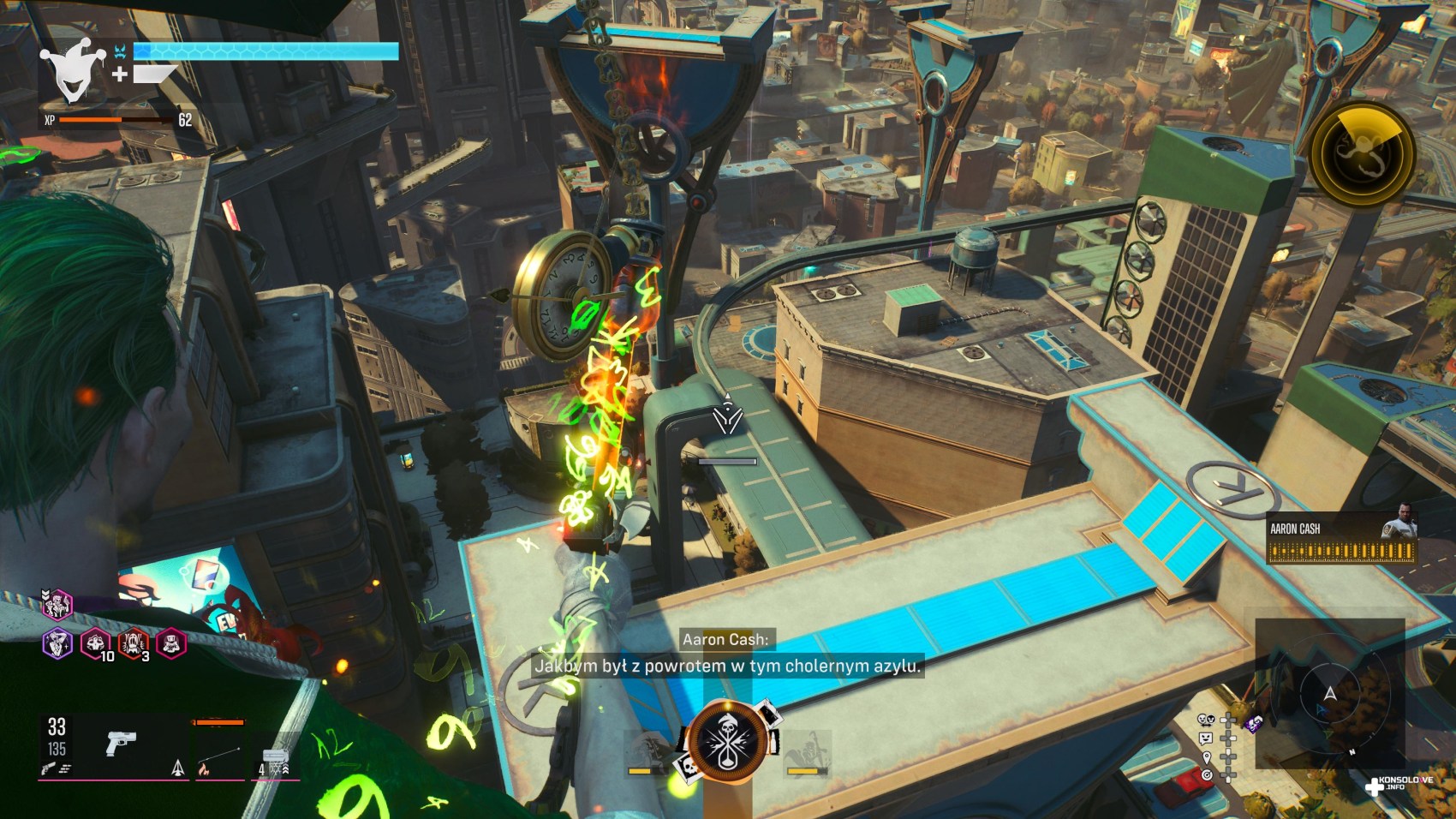This screenshot has width=1456, height=819.
Task: Click the target objective icon
Action: tap(1206, 775)
